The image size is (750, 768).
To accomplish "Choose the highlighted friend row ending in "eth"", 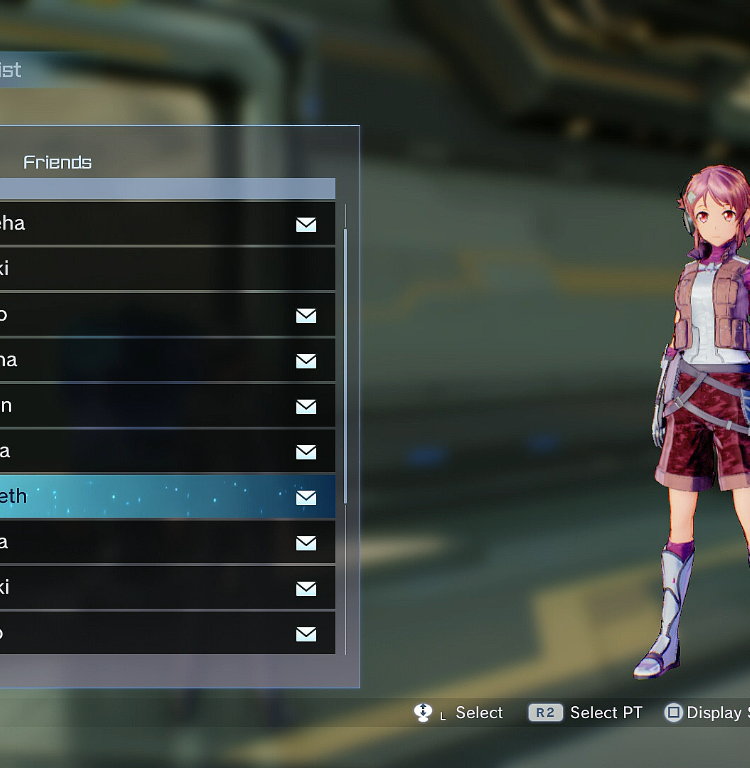I will [150, 497].
